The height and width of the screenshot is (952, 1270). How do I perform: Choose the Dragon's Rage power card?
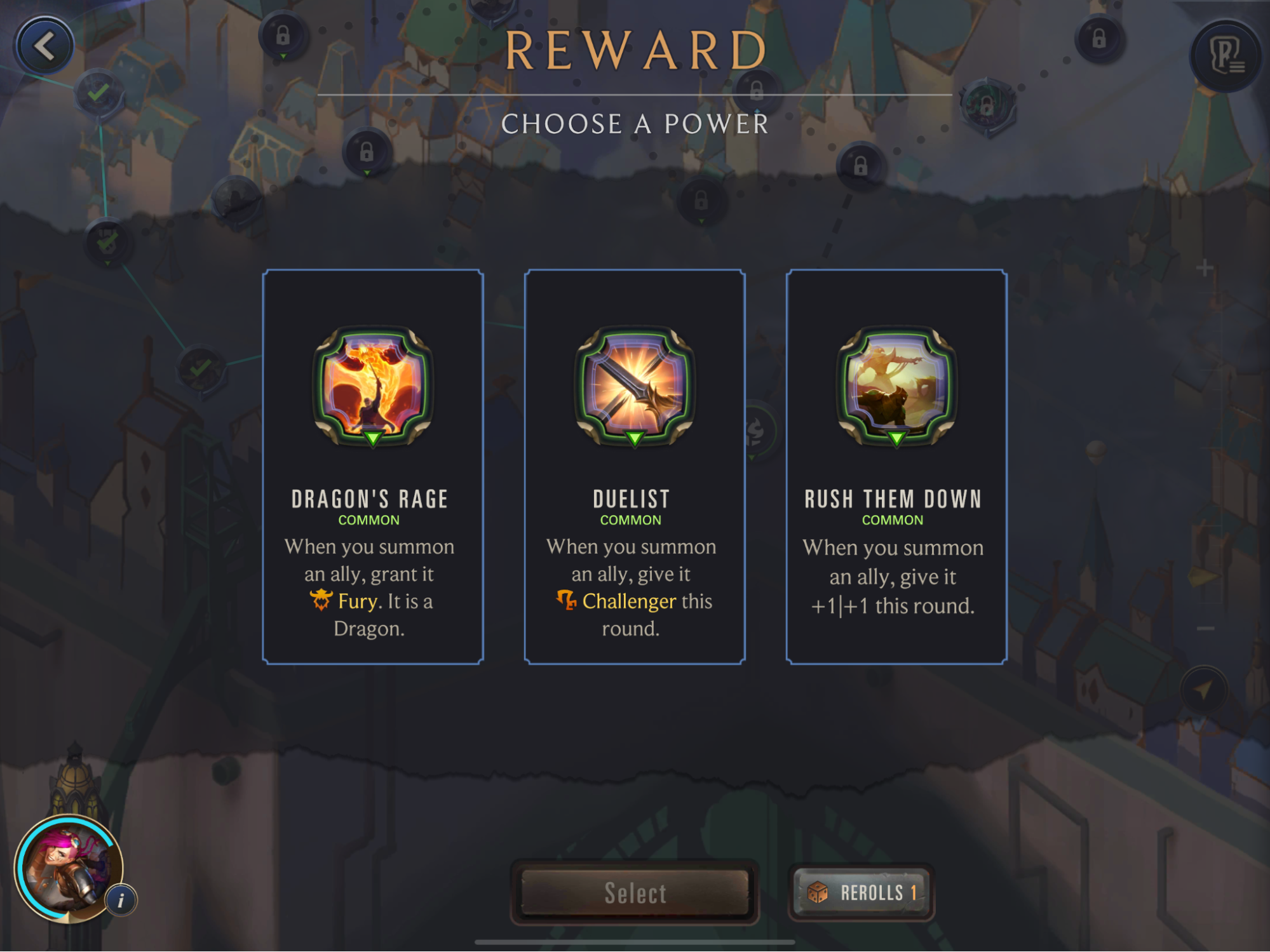point(373,467)
